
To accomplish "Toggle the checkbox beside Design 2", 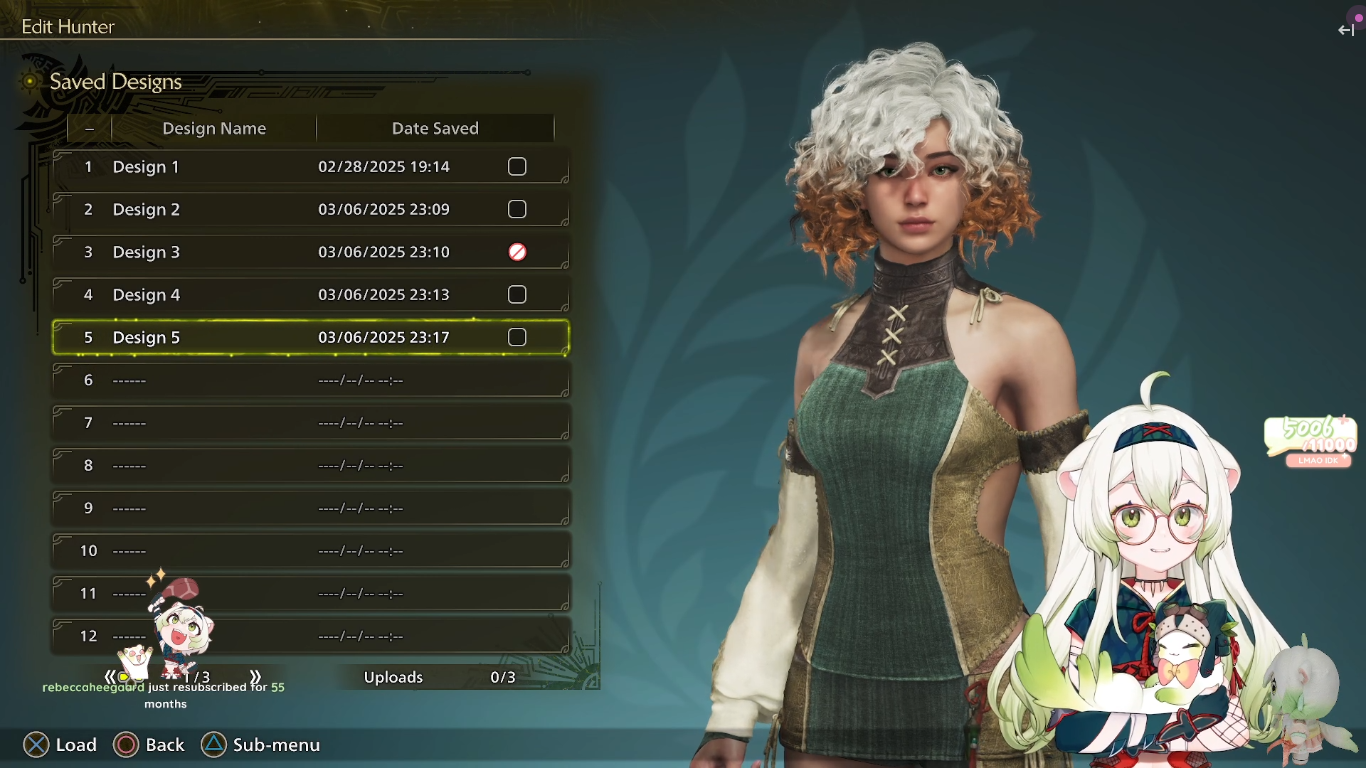I will coord(517,210).
